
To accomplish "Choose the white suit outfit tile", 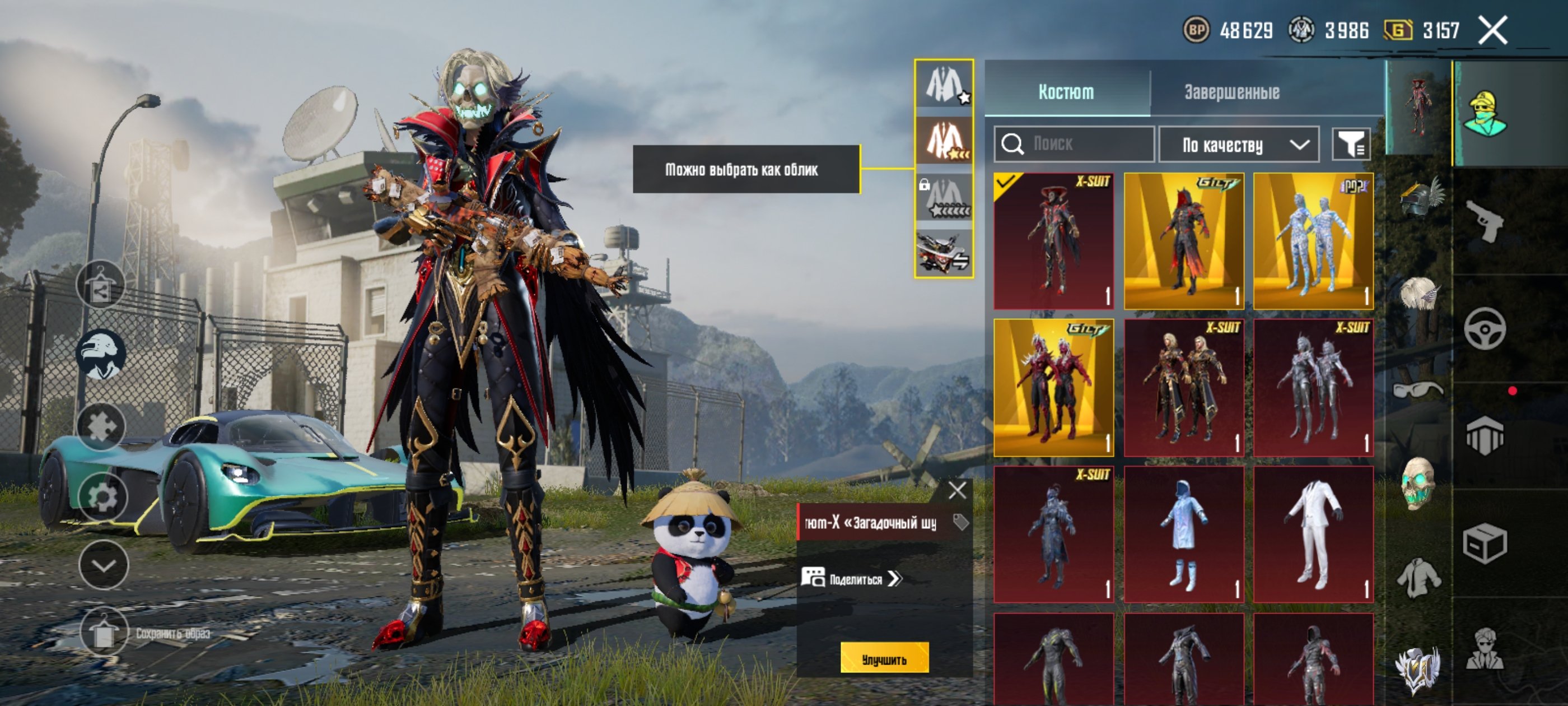I will (1313, 534).
